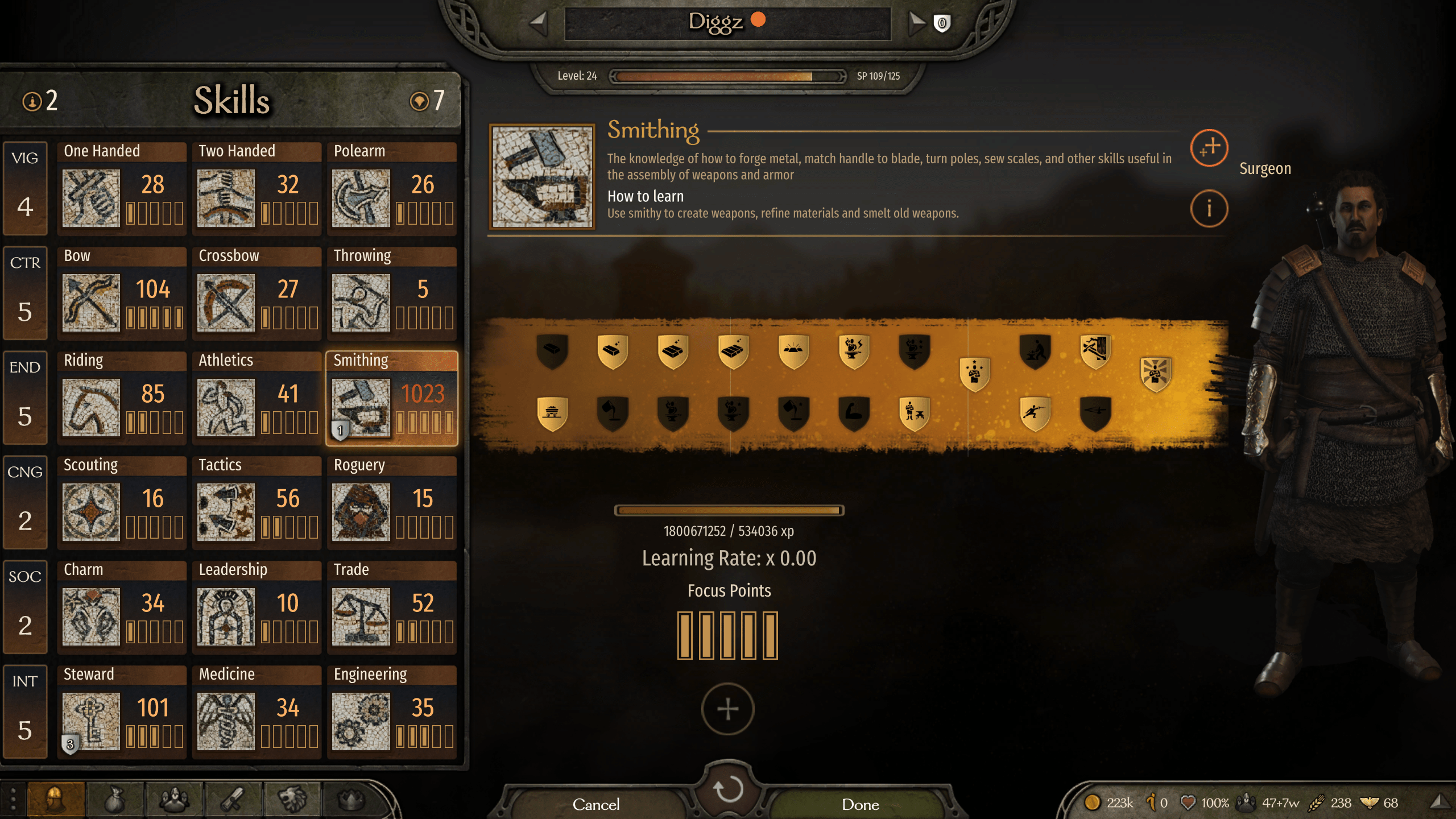The image size is (1456, 819).
Task: Select the Riding skill tile
Action: (x=122, y=398)
